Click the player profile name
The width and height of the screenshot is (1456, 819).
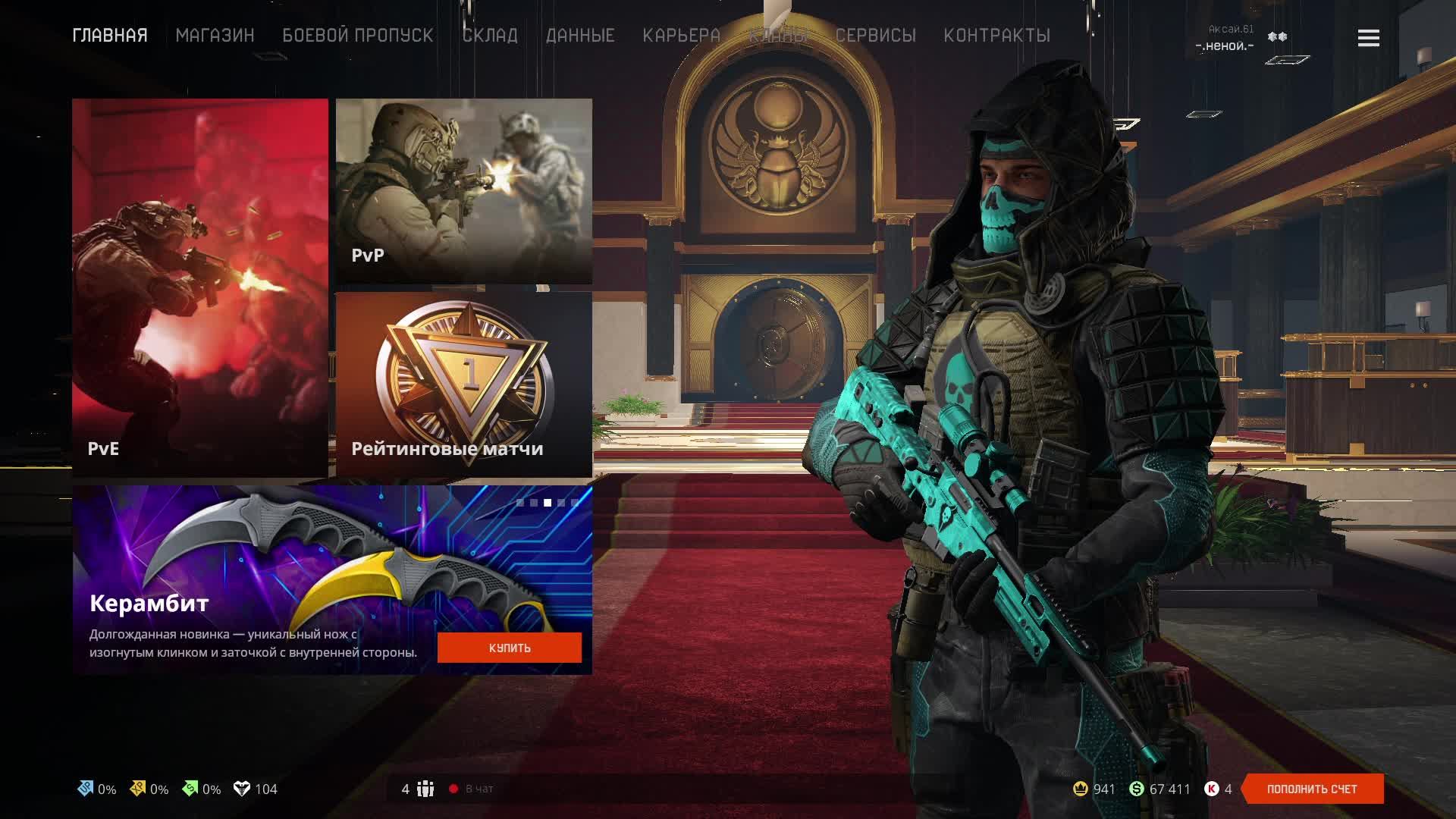(x=1225, y=45)
